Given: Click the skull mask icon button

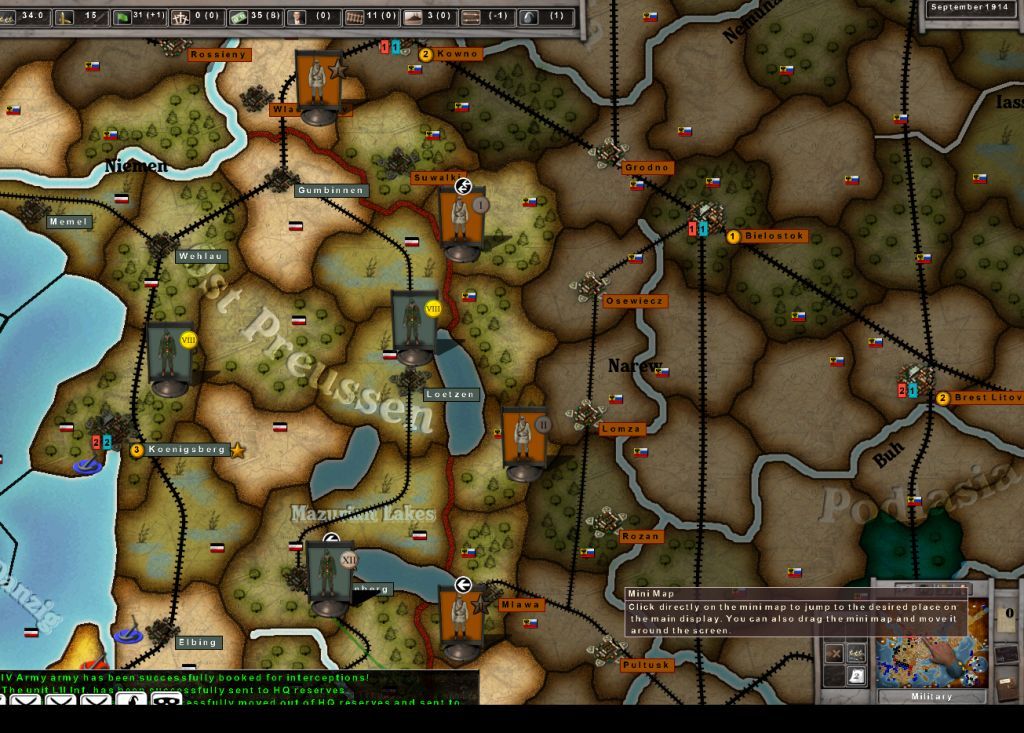Looking at the screenshot, I should click(165, 700).
